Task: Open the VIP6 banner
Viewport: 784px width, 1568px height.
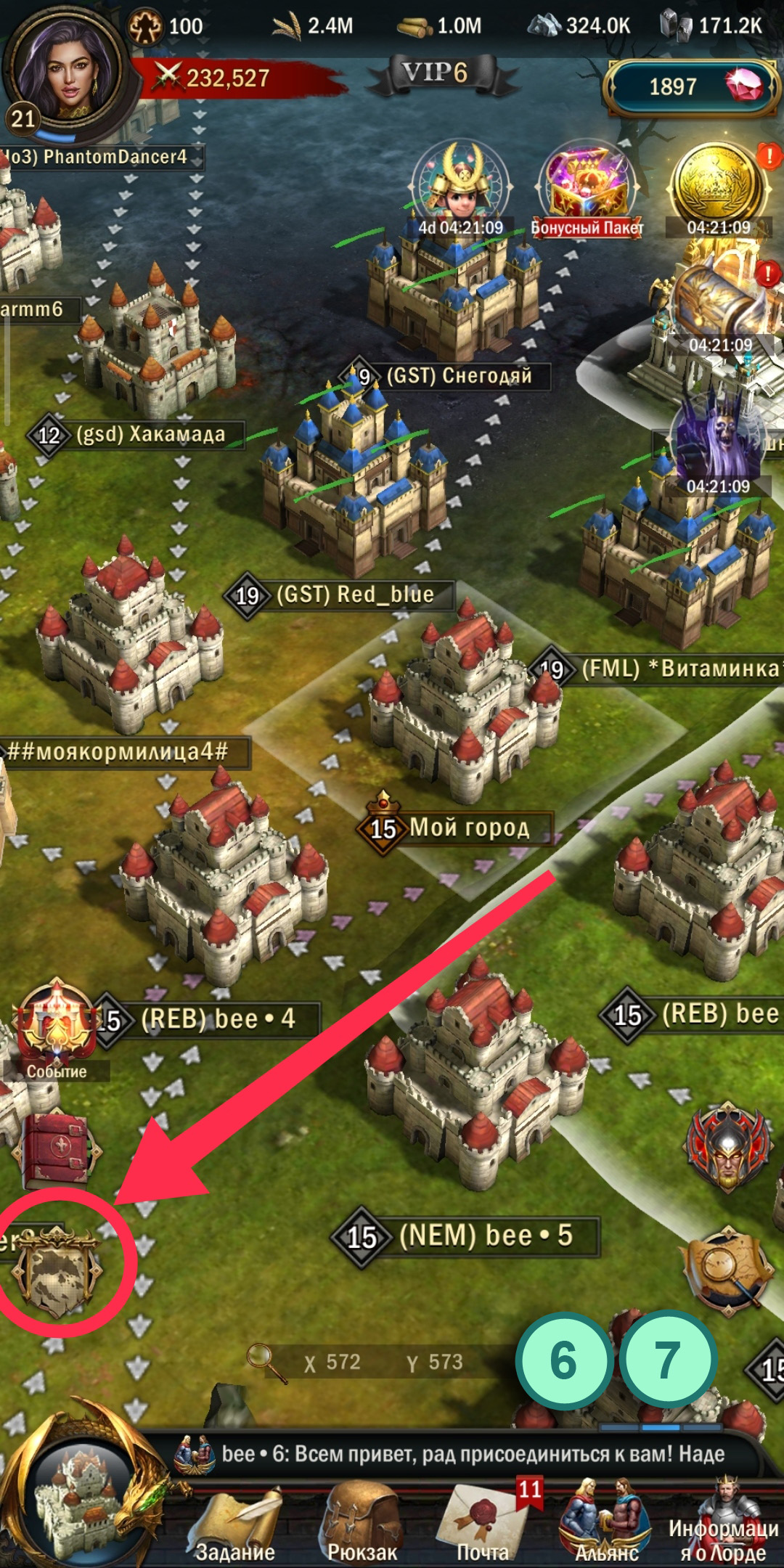Action: tap(436, 74)
